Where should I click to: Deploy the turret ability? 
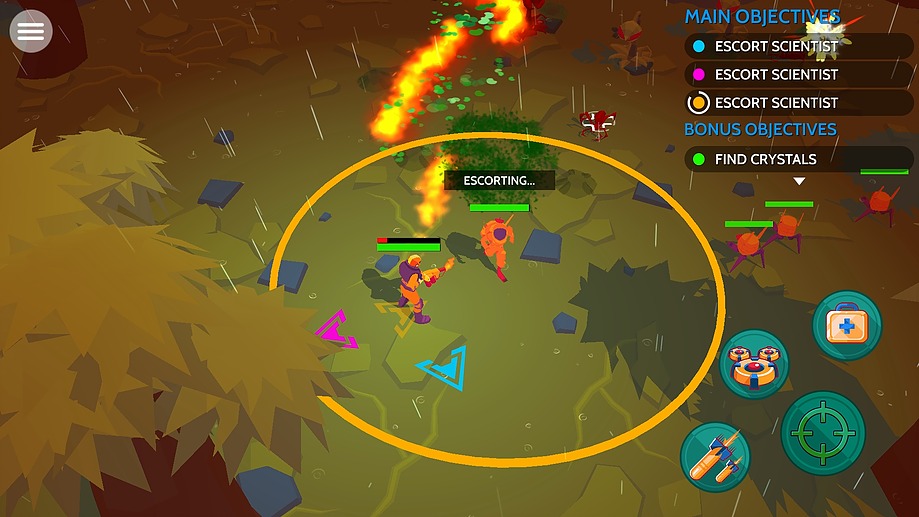754,363
